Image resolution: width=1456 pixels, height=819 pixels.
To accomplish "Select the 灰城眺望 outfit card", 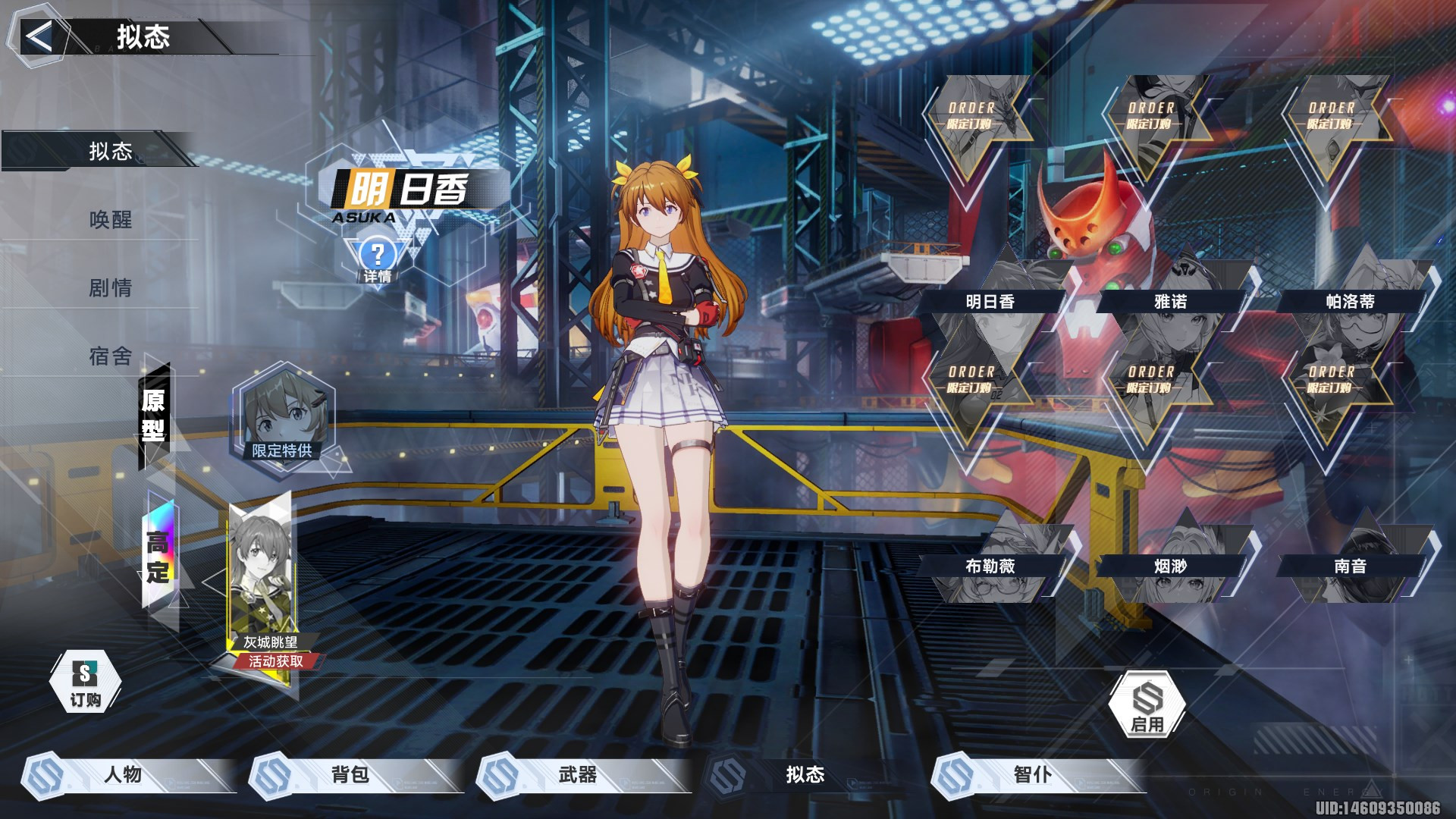I will [x=262, y=584].
